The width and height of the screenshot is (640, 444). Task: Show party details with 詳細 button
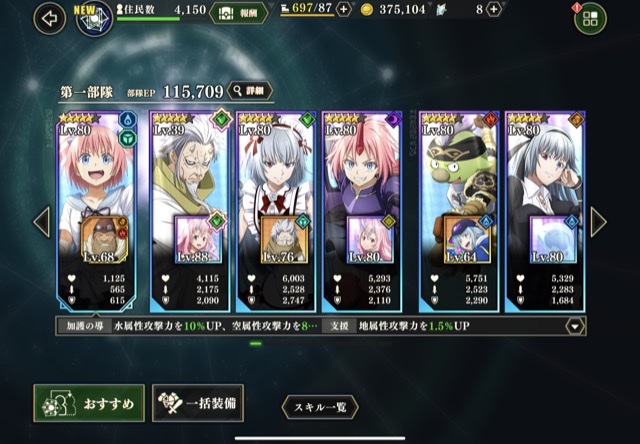[250, 91]
